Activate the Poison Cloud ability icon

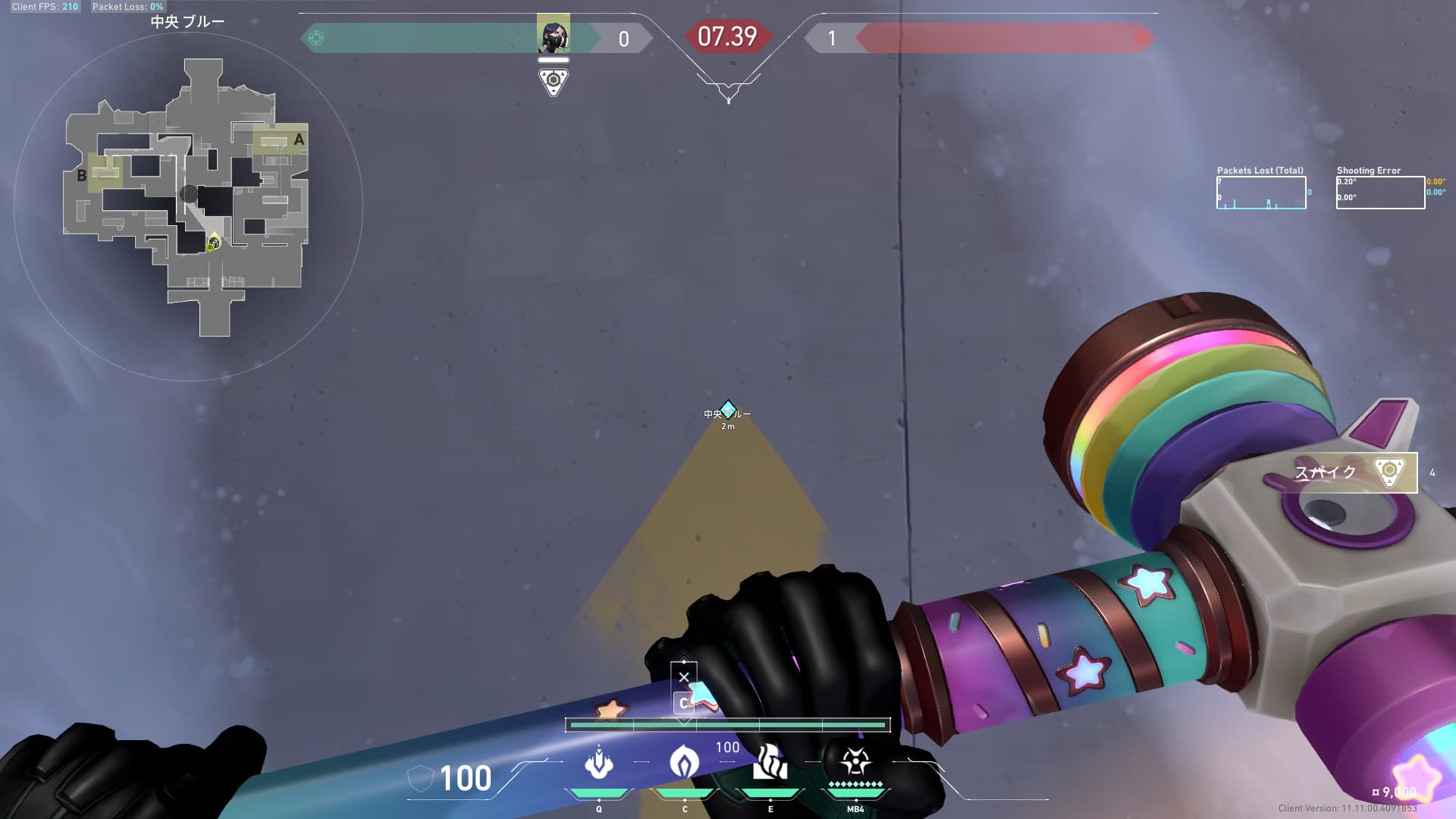pyautogui.click(x=598, y=761)
